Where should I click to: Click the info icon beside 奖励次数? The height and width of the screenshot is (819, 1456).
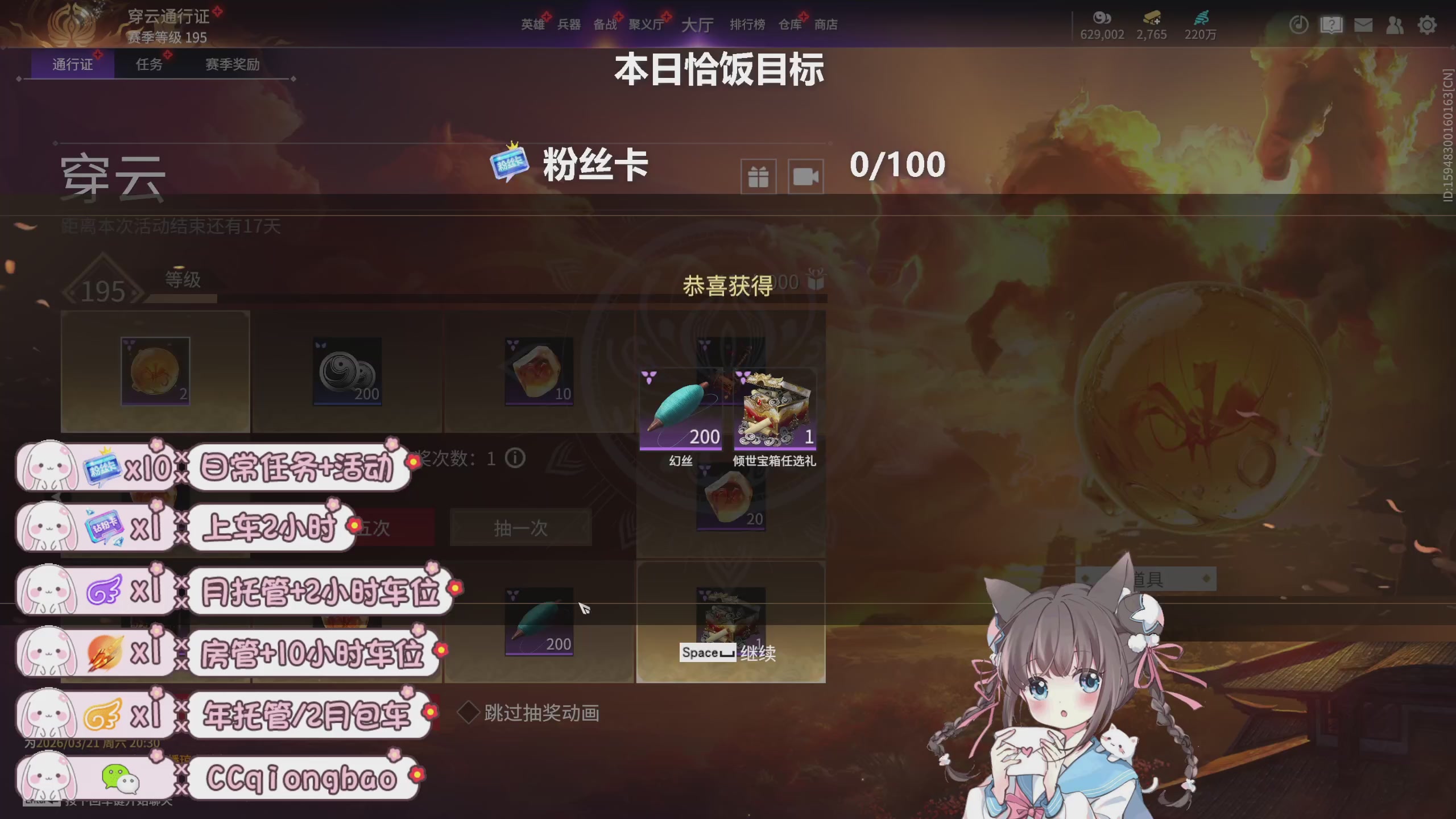516,458
